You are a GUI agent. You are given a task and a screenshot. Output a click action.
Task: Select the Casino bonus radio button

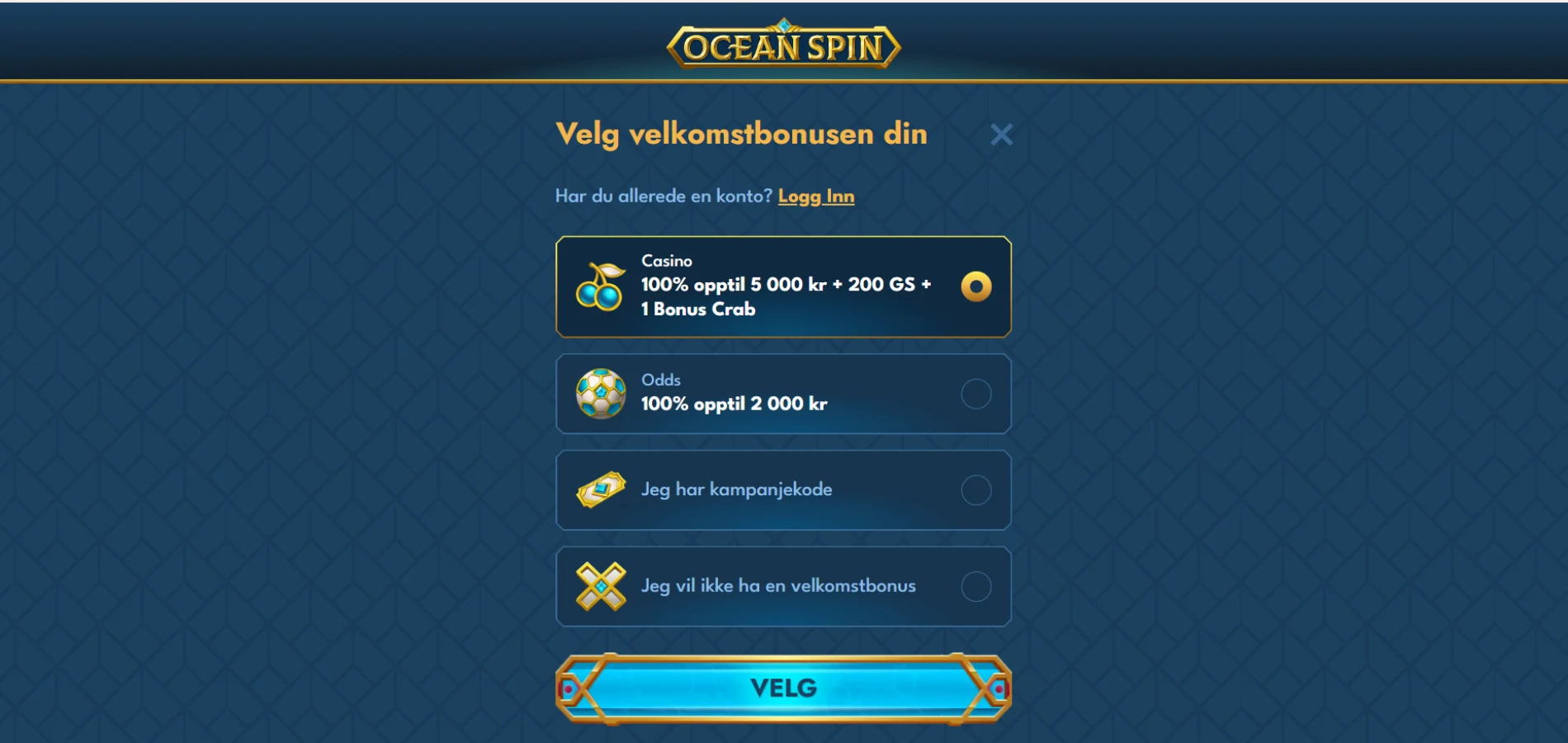(x=977, y=286)
